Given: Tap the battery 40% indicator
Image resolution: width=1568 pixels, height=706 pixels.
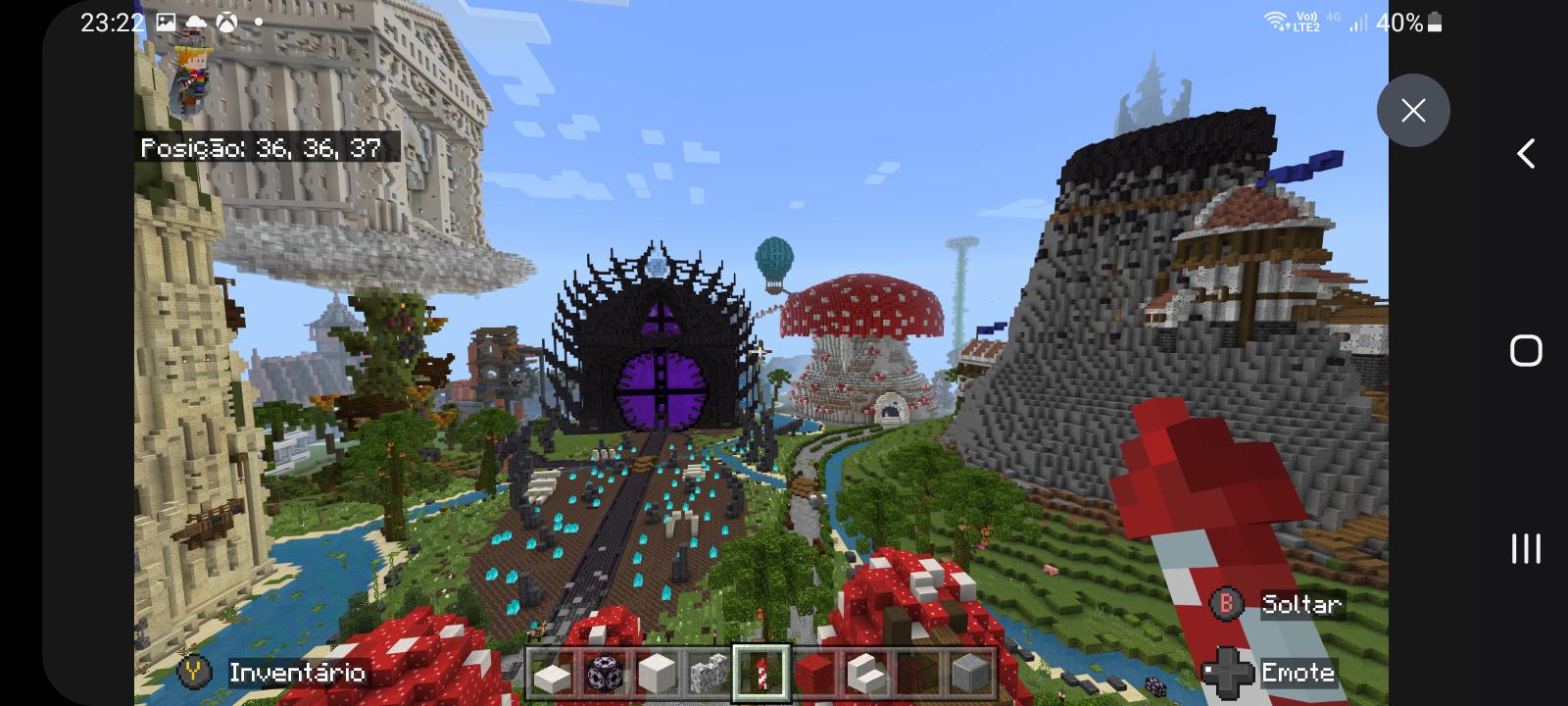Looking at the screenshot, I should tap(1401, 22).
